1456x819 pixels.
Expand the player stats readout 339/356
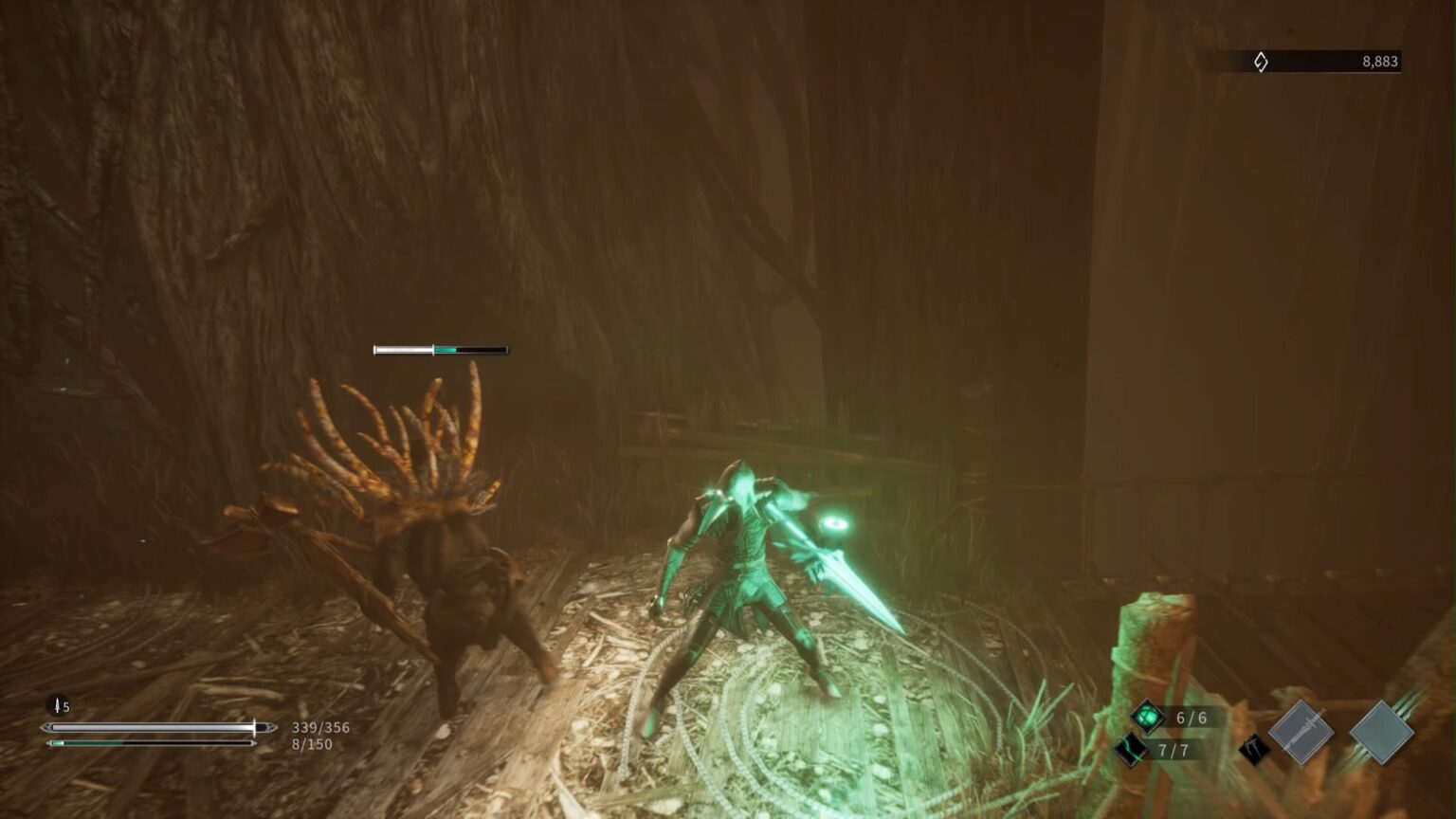(x=318, y=727)
